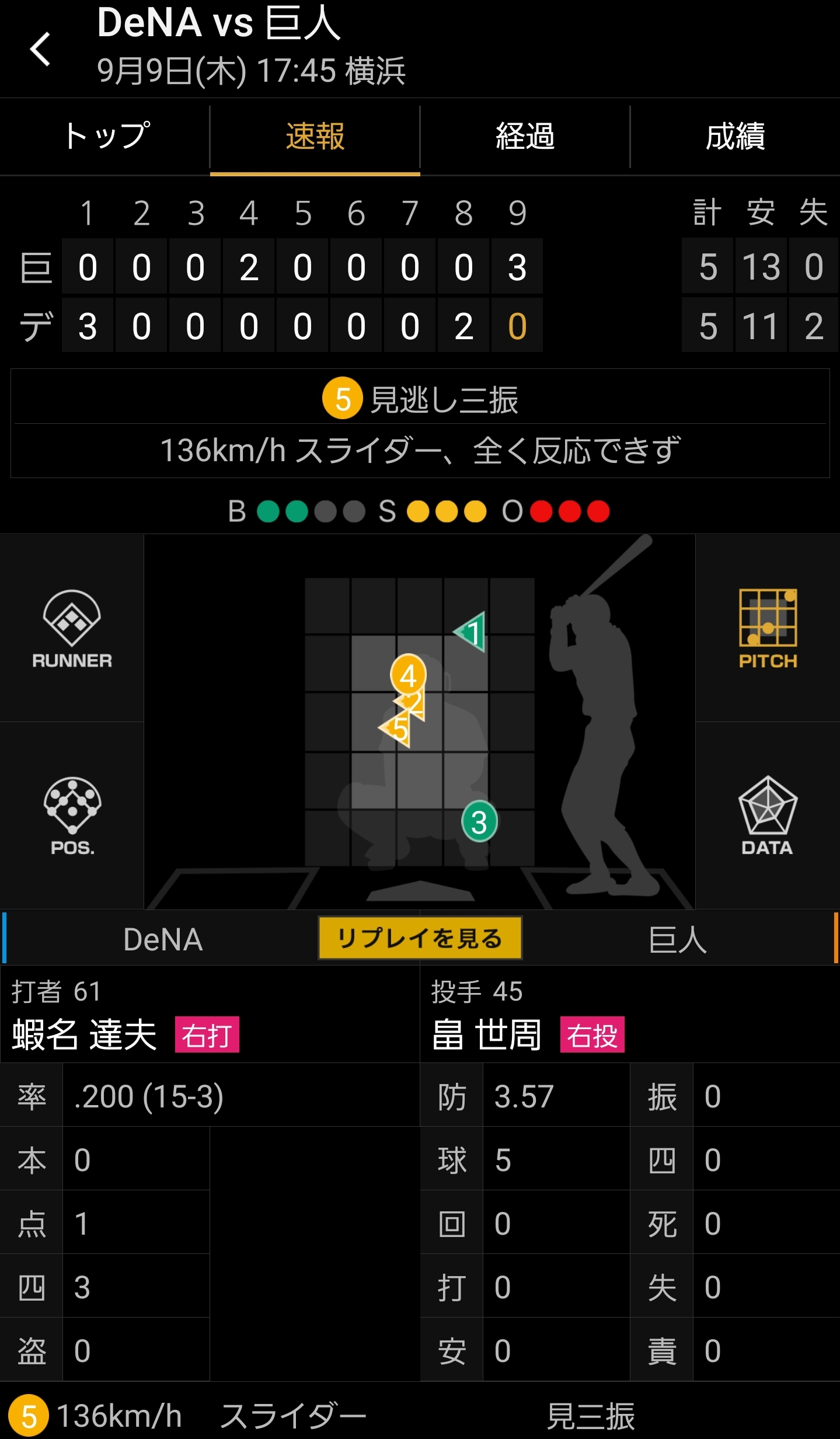The width and height of the screenshot is (840, 1439).
Task: Select the 速報 tab
Action: click(315, 137)
